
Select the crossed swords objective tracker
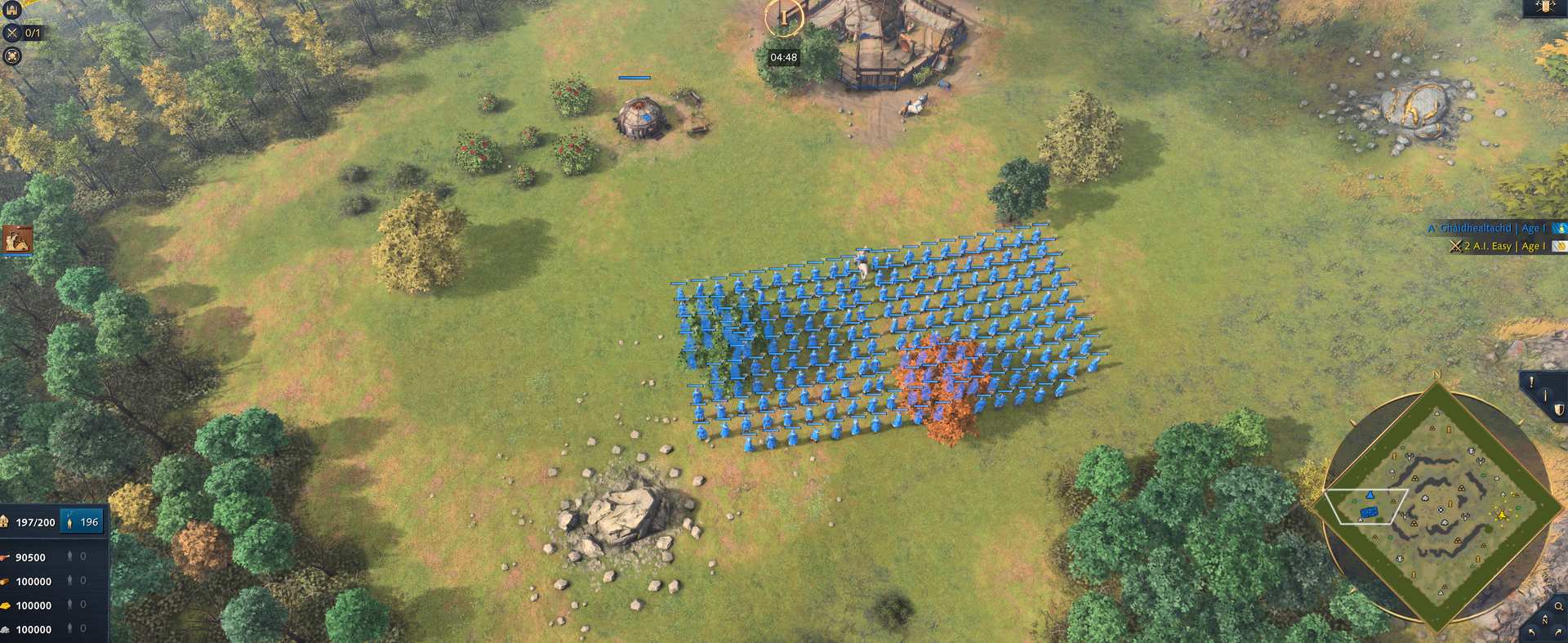(12, 33)
